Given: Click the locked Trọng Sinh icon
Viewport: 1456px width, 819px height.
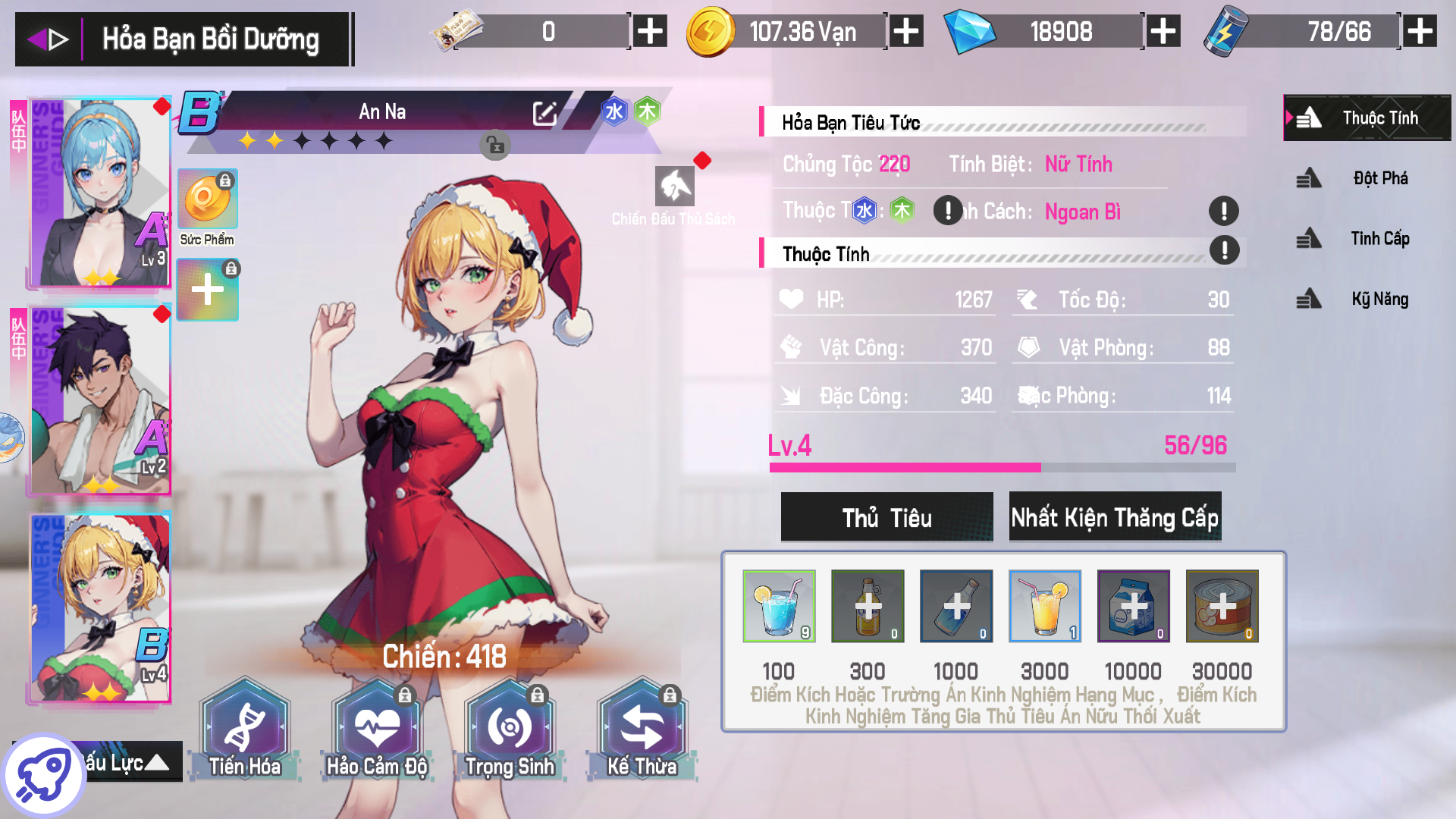Looking at the screenshot, I should coord(510,726).
